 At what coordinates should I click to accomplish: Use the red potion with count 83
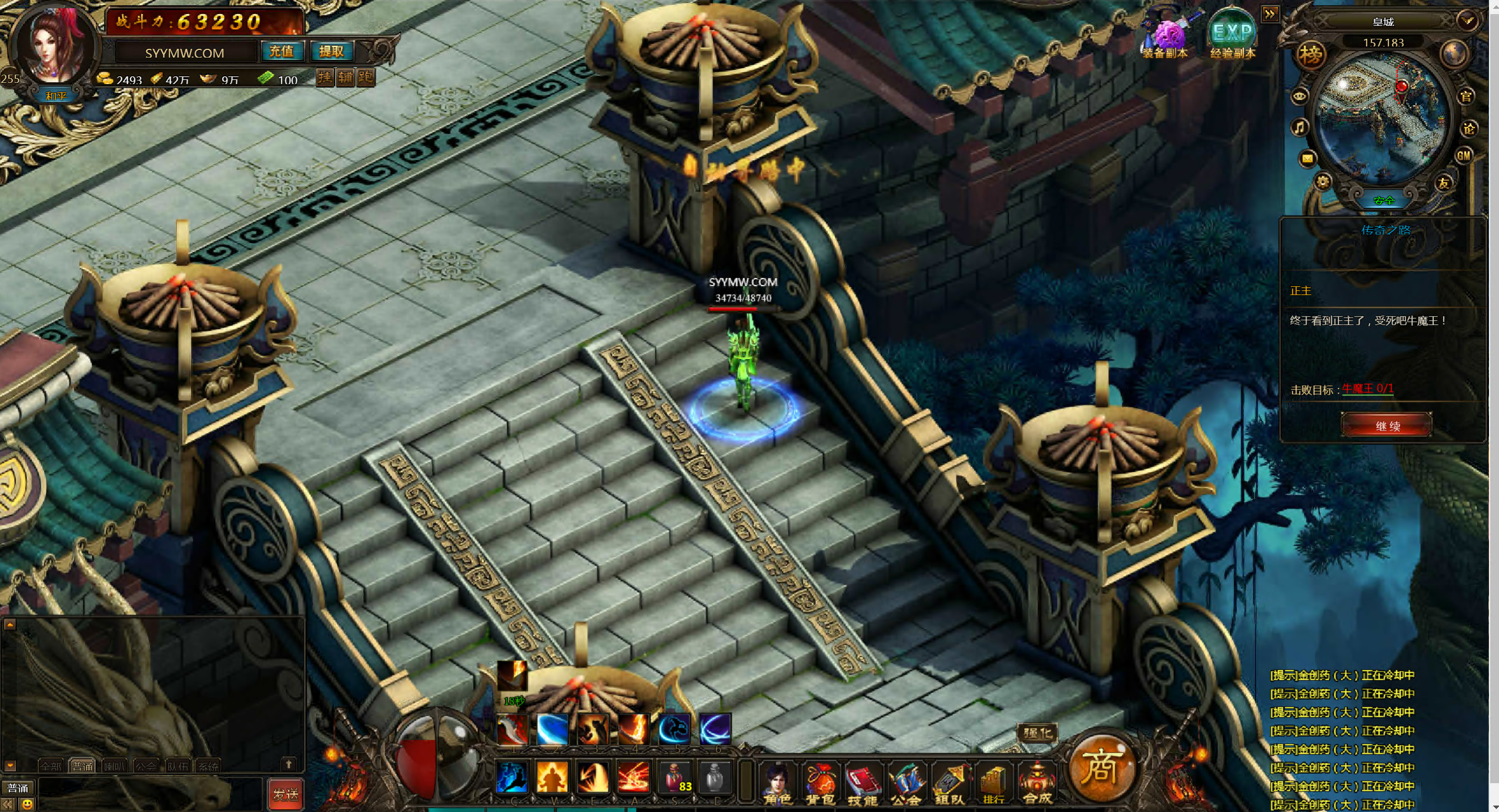[675, 778]
